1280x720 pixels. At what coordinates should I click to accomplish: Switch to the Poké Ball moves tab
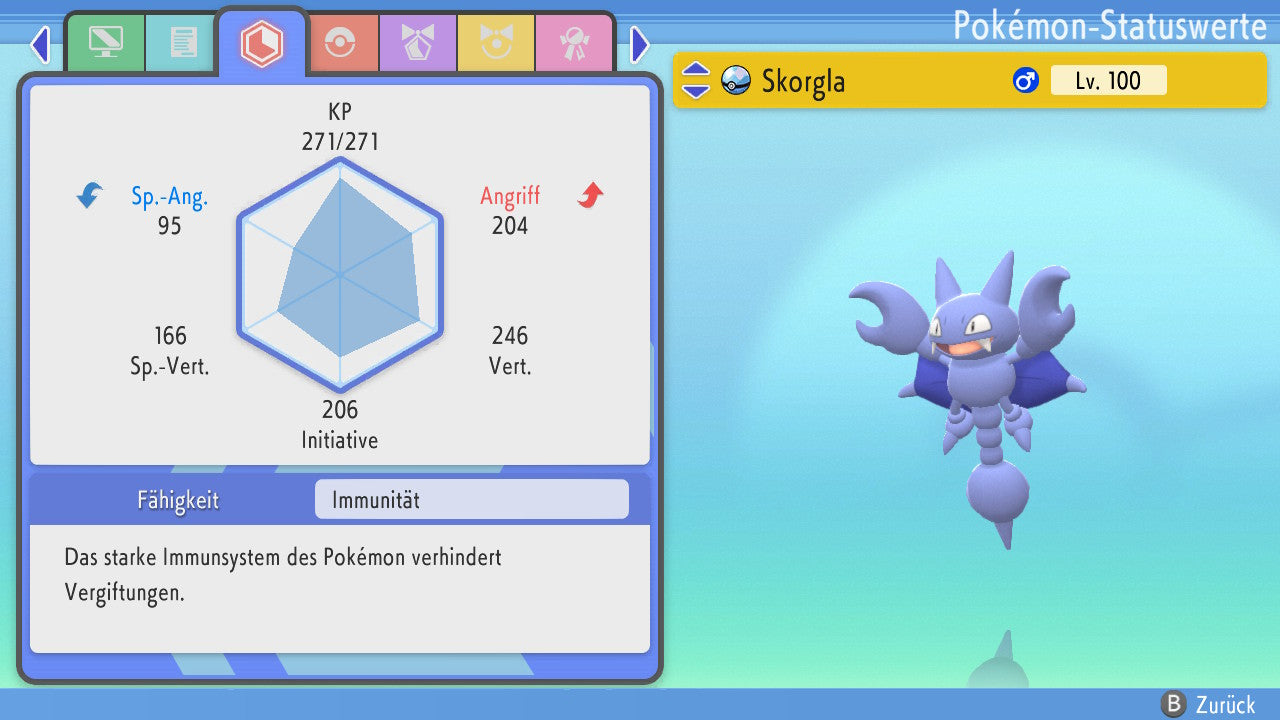click(339, 44)
